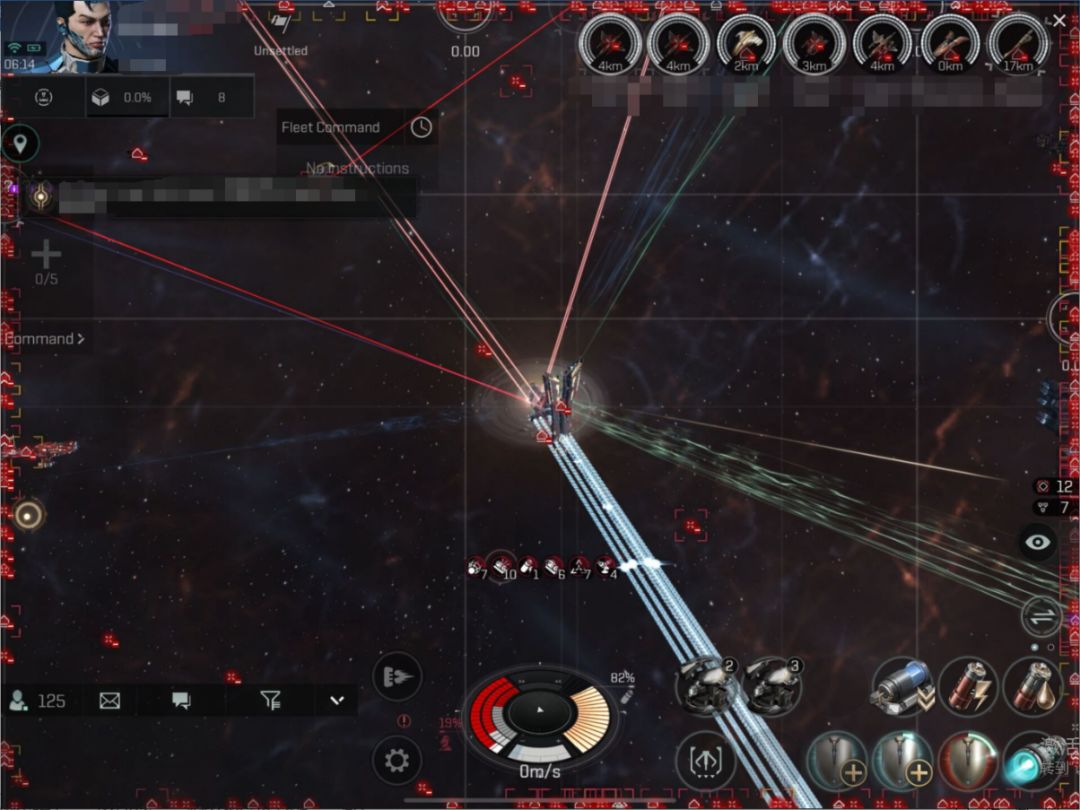Open the fleet command clock history
The height and width of the screenshot is (810, 1080).
[x=422, y=127]
